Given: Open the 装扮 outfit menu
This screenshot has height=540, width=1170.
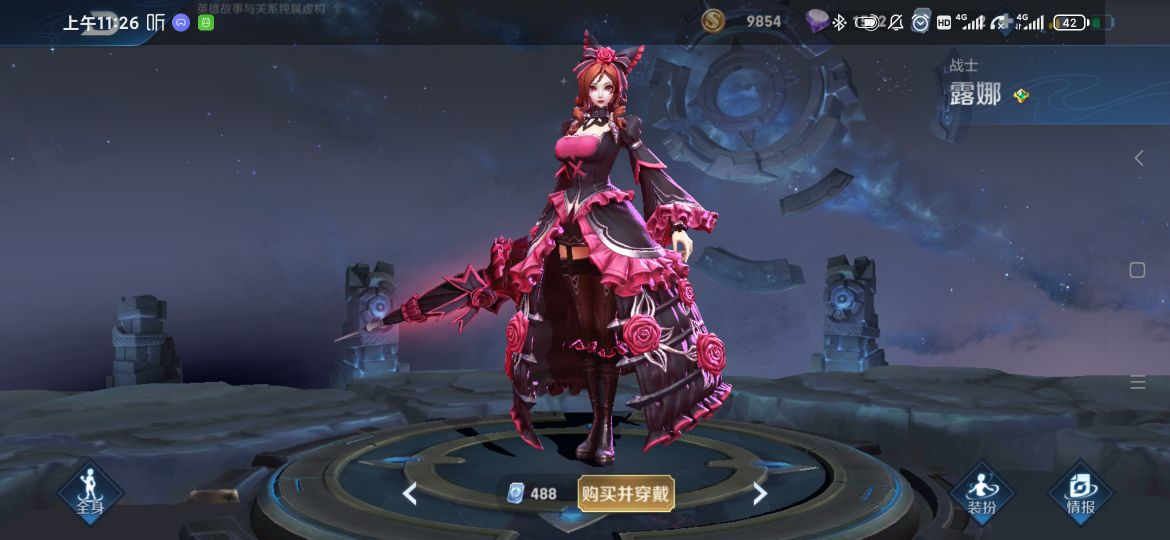Looking at the screenshot, I should click(981, 493).
